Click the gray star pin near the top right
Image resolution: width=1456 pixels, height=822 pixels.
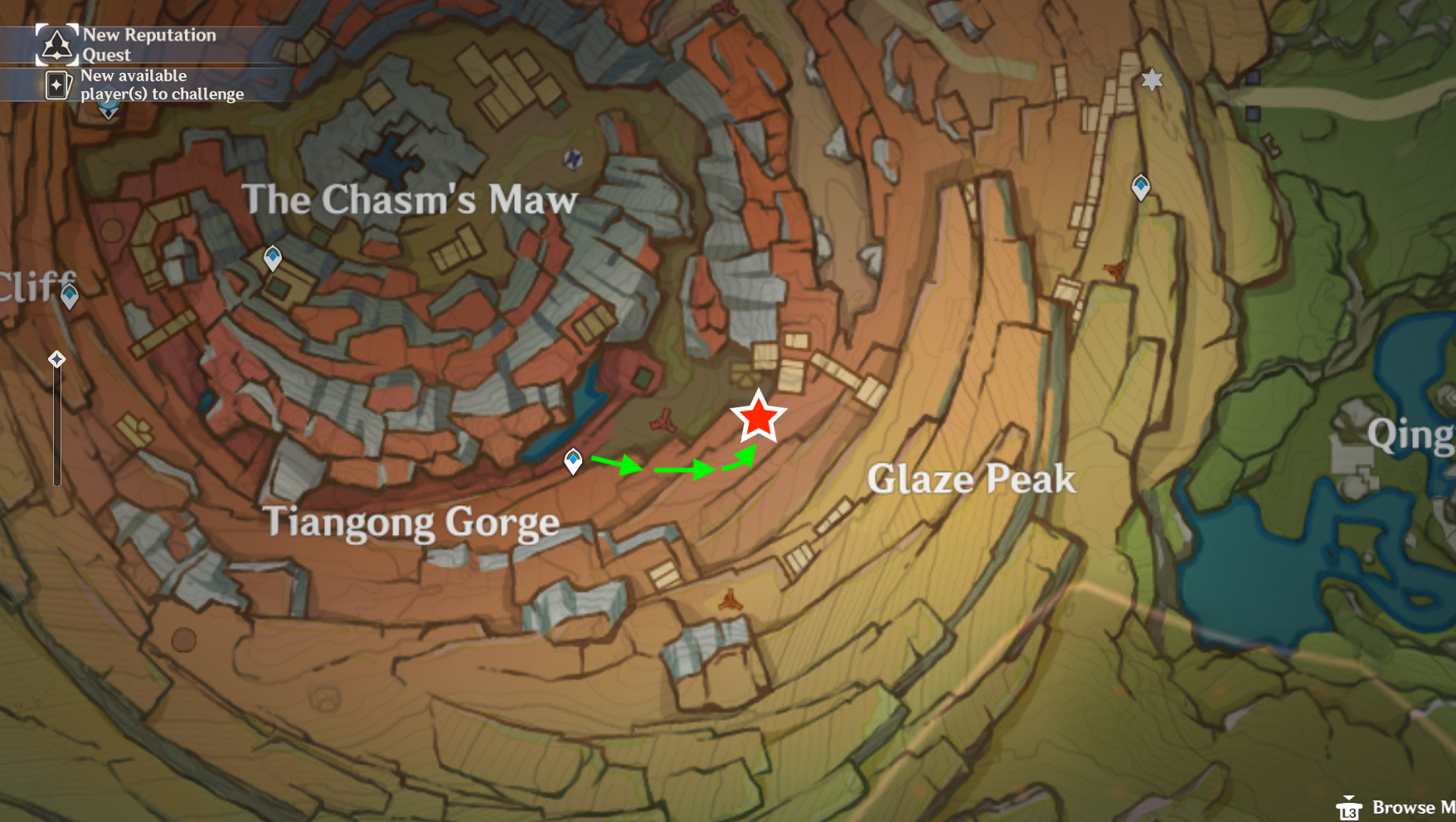[x=1151, y=80]
